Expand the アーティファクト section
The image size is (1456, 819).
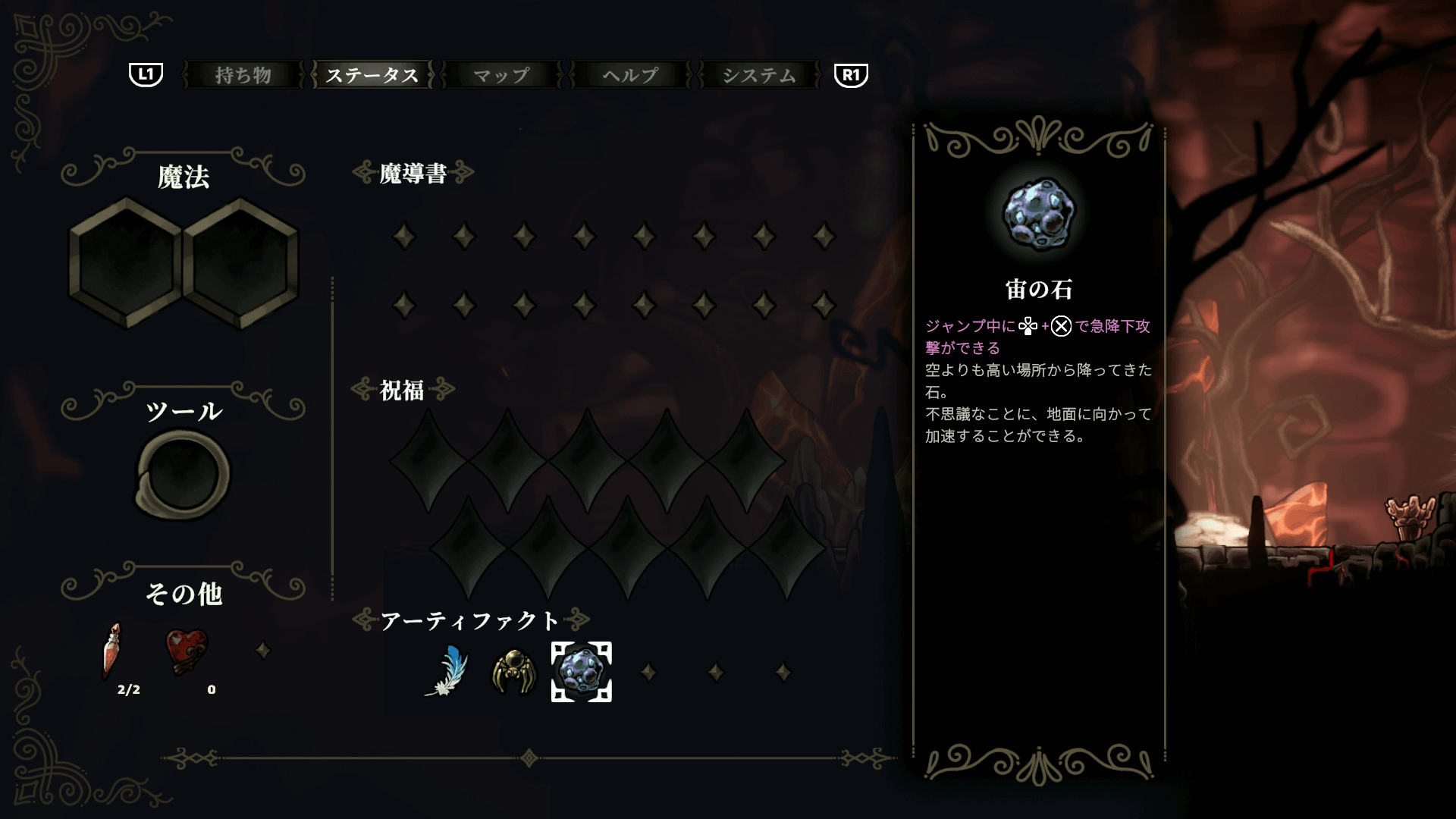click(x=471, y=619)
